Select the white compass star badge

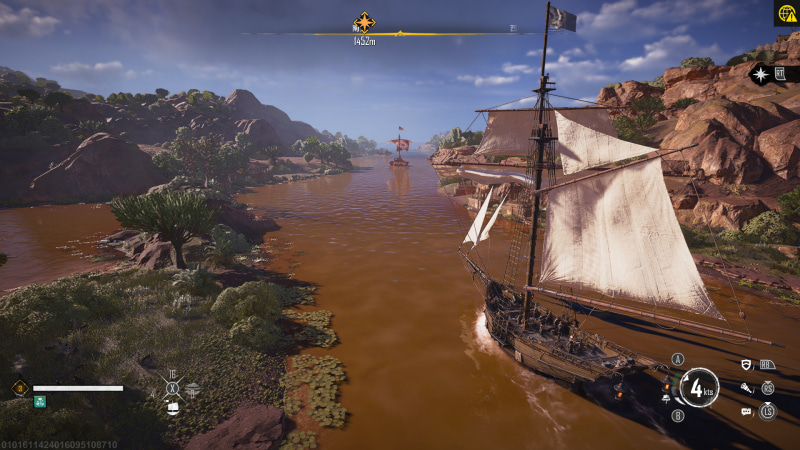pyautogui.click(x=761, y=74)
